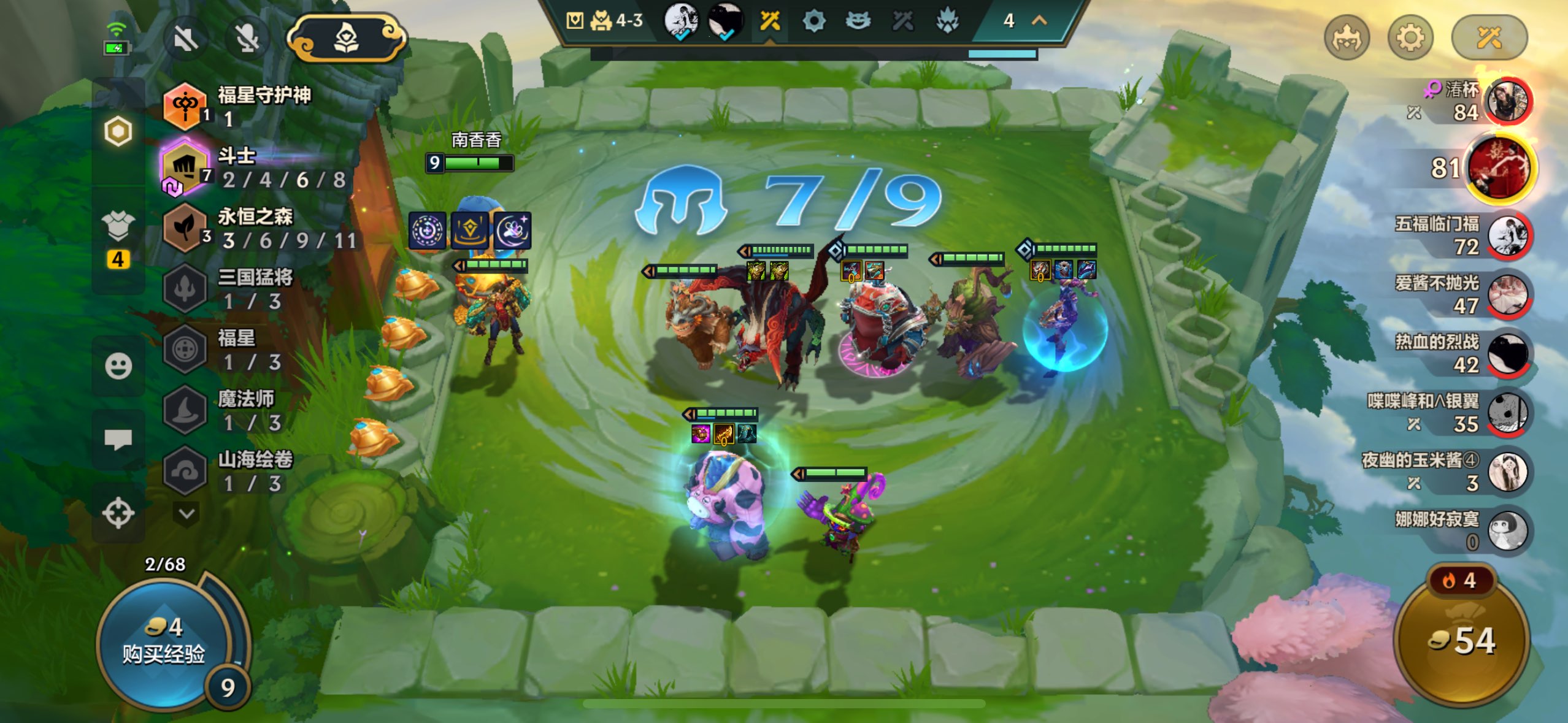
Task: Open the settings gear in the corner
Action: point(1410,39)
